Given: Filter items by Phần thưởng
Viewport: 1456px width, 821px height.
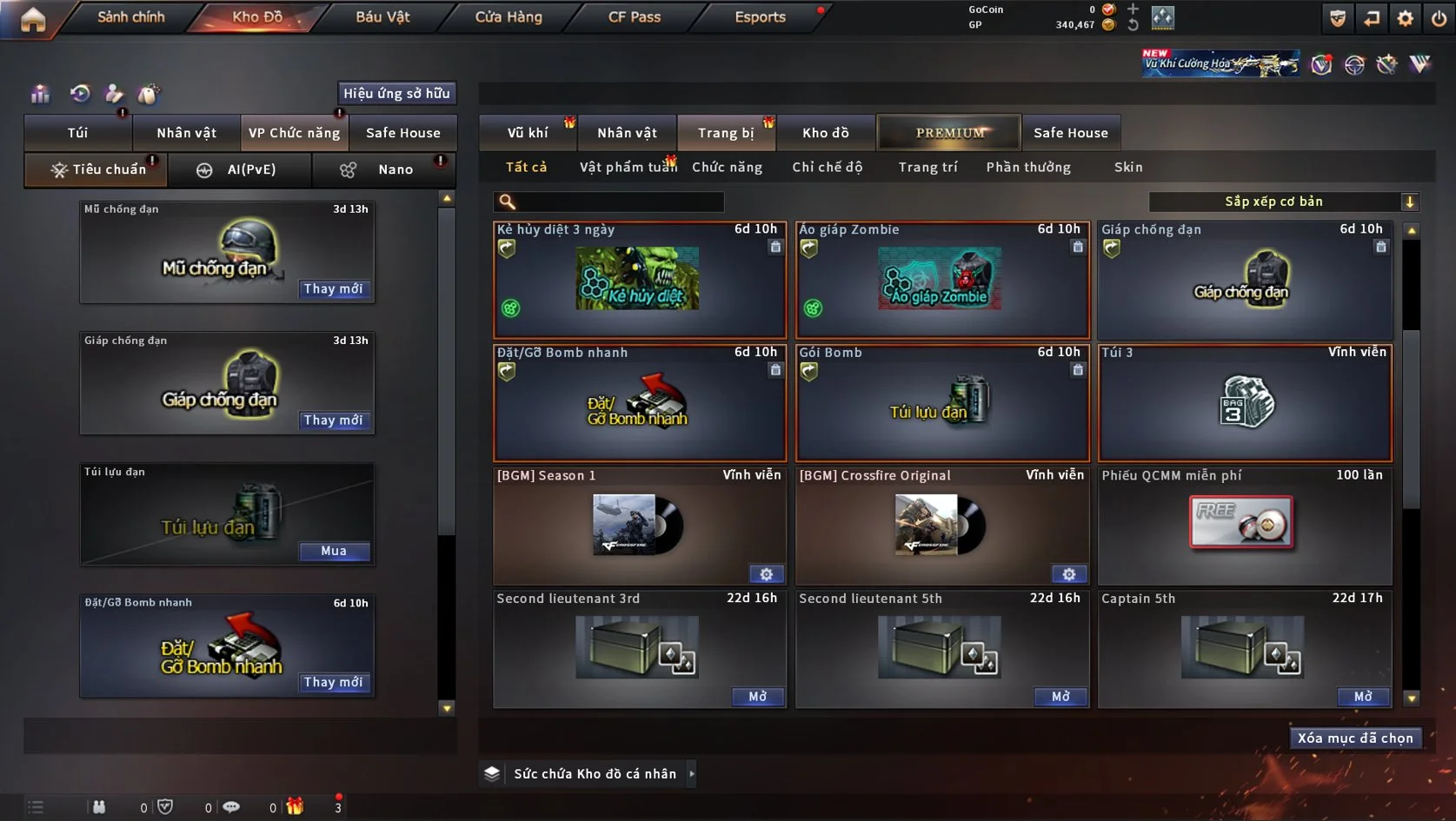Looking at the screenshot, I should point(1028,168).
